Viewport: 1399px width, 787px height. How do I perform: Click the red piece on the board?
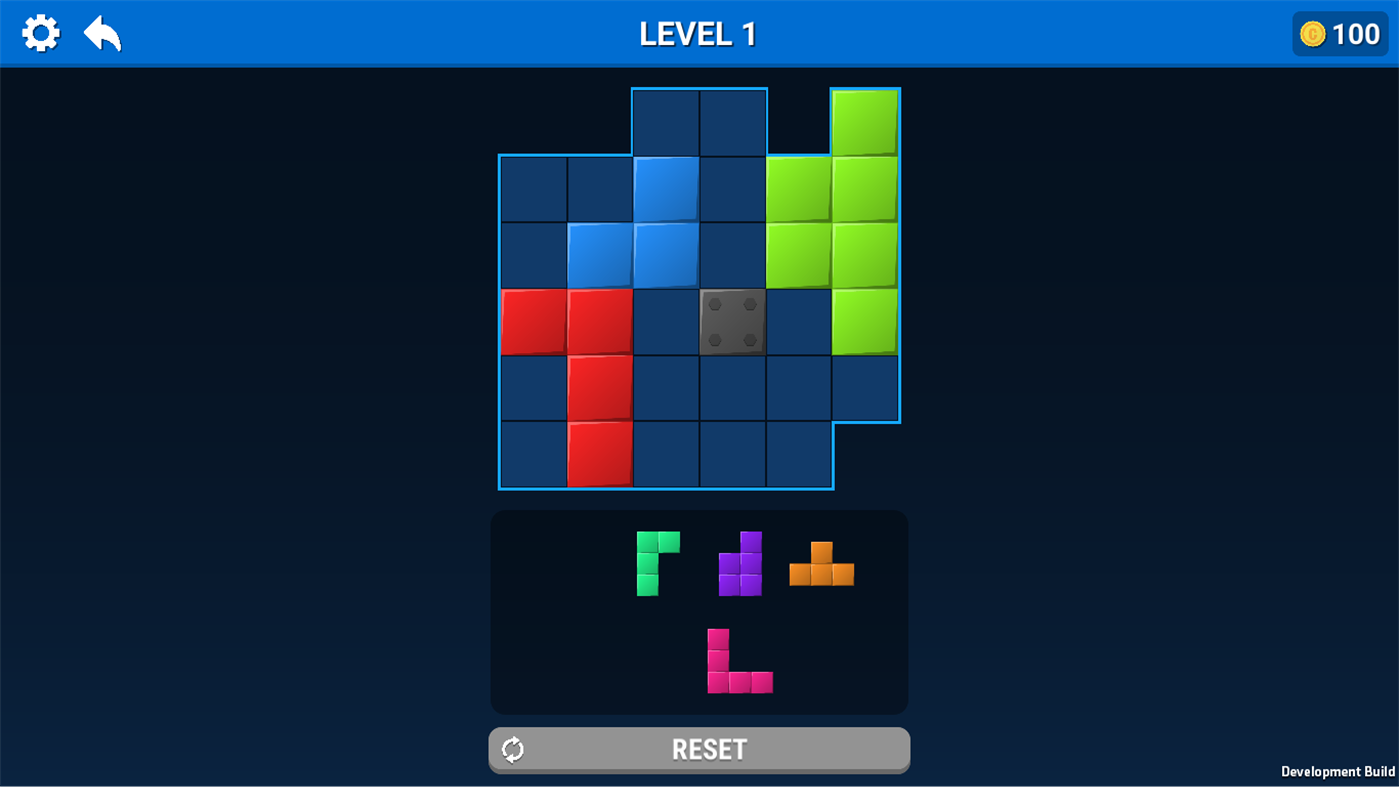(598, 388)
